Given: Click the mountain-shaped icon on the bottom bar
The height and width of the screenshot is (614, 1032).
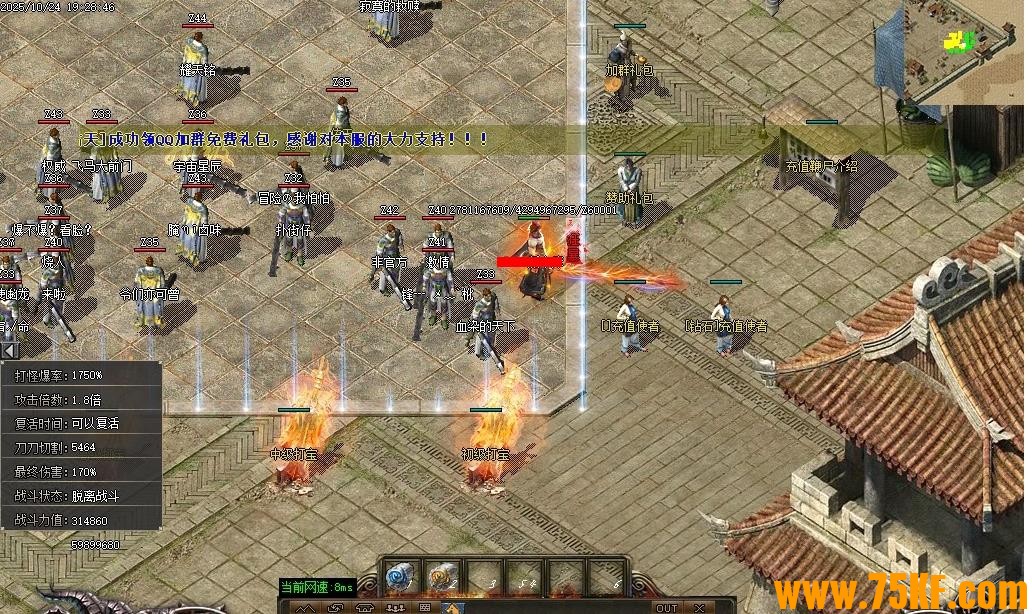Looking at the screenshot, I should [x=305, y=608].
